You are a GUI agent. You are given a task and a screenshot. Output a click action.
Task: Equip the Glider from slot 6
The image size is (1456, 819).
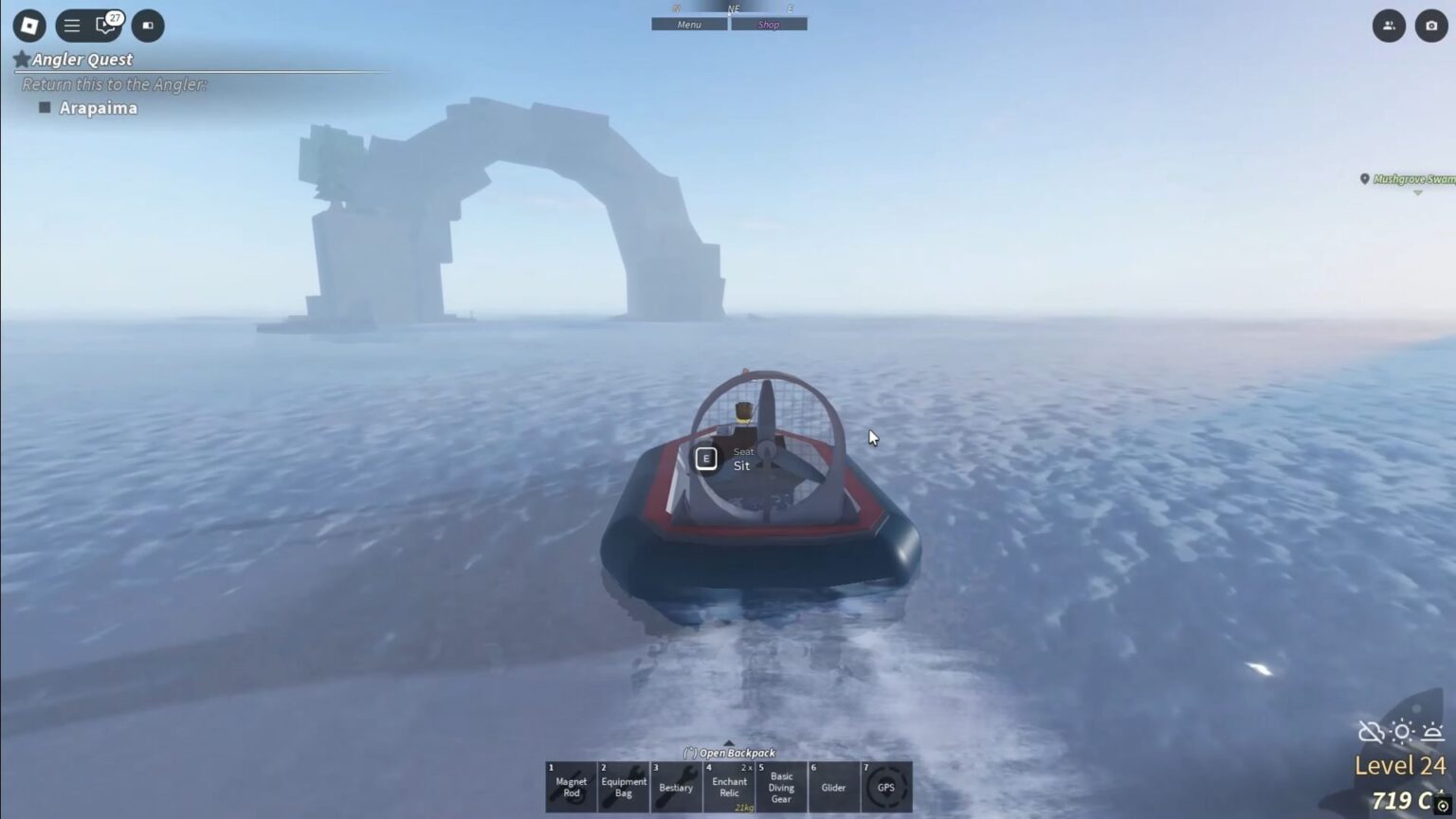(834, 787)
